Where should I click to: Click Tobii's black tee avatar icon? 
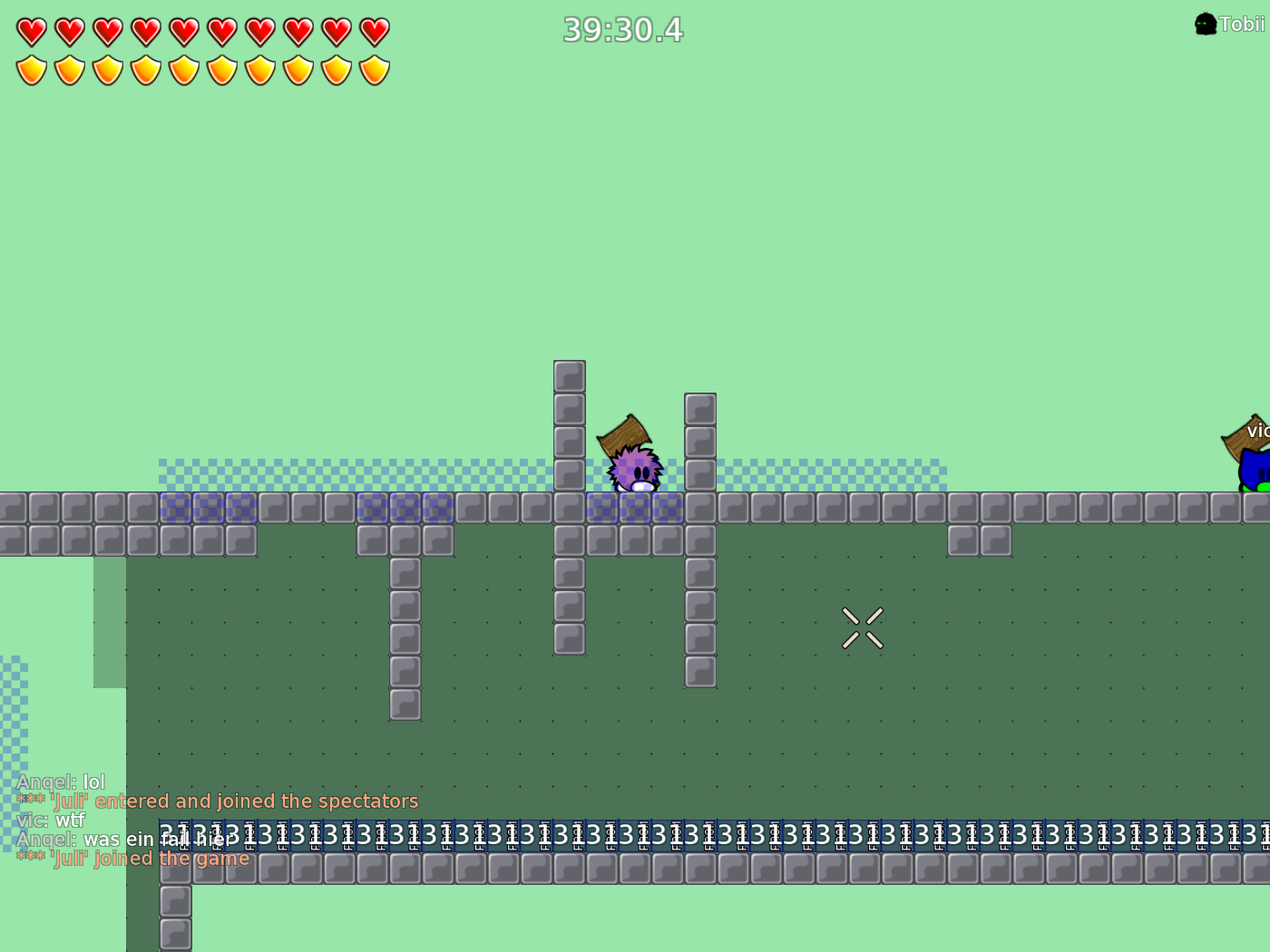coord(1205,24)
